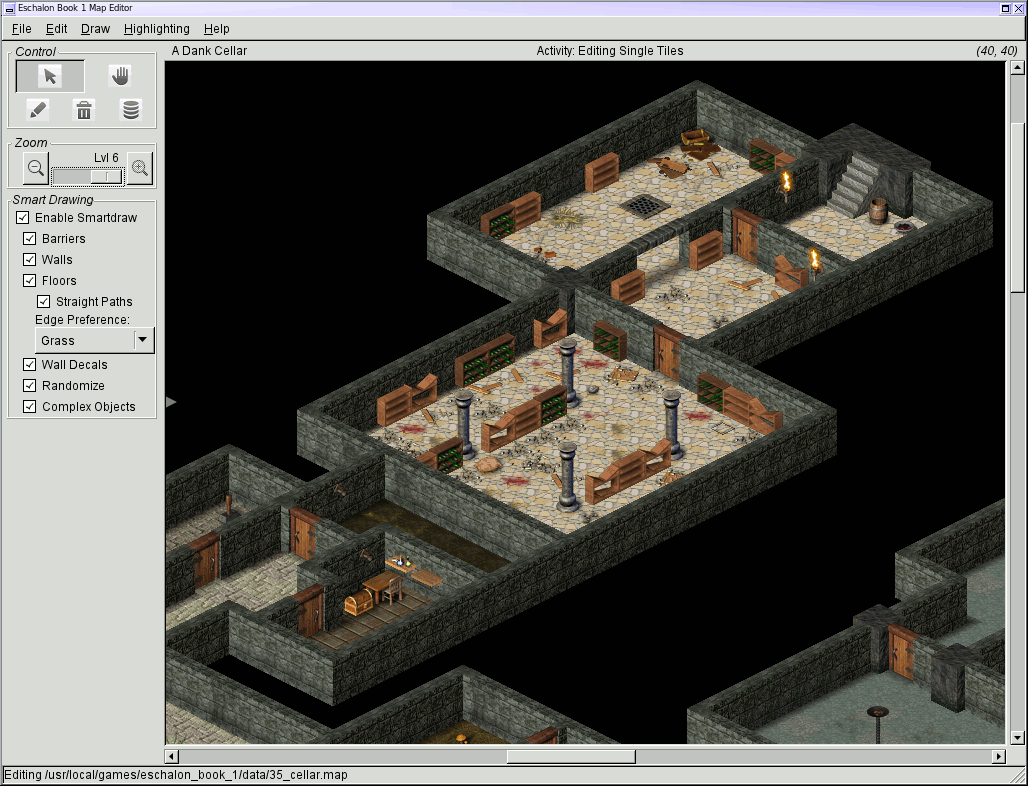Toggle the Walls checkbox
The width and height of the screenshot is (1028, 786).
(x=30, y=260)
